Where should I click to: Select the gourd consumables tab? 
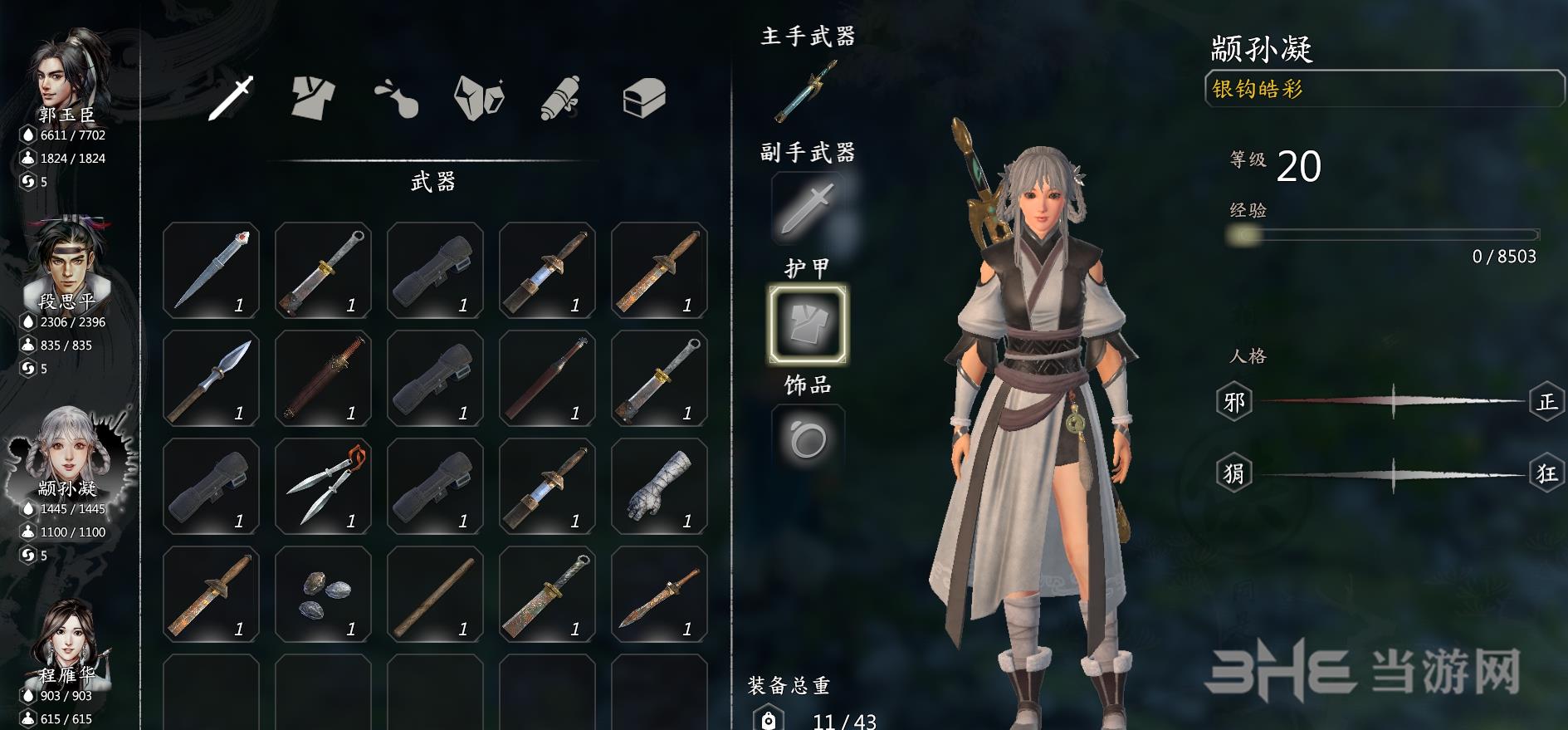coord(396,99)
